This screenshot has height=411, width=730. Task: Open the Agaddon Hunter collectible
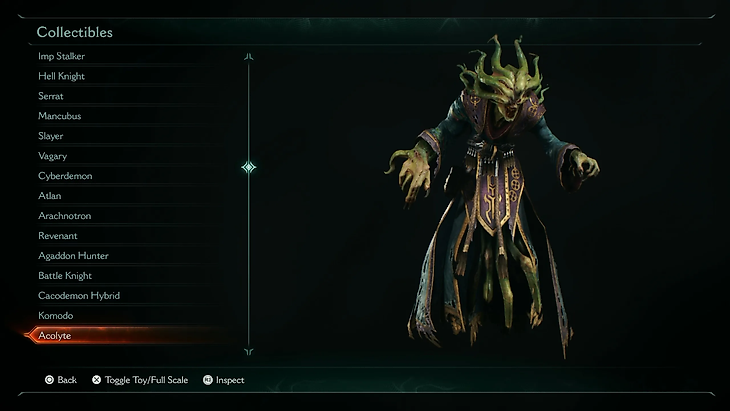73,256
